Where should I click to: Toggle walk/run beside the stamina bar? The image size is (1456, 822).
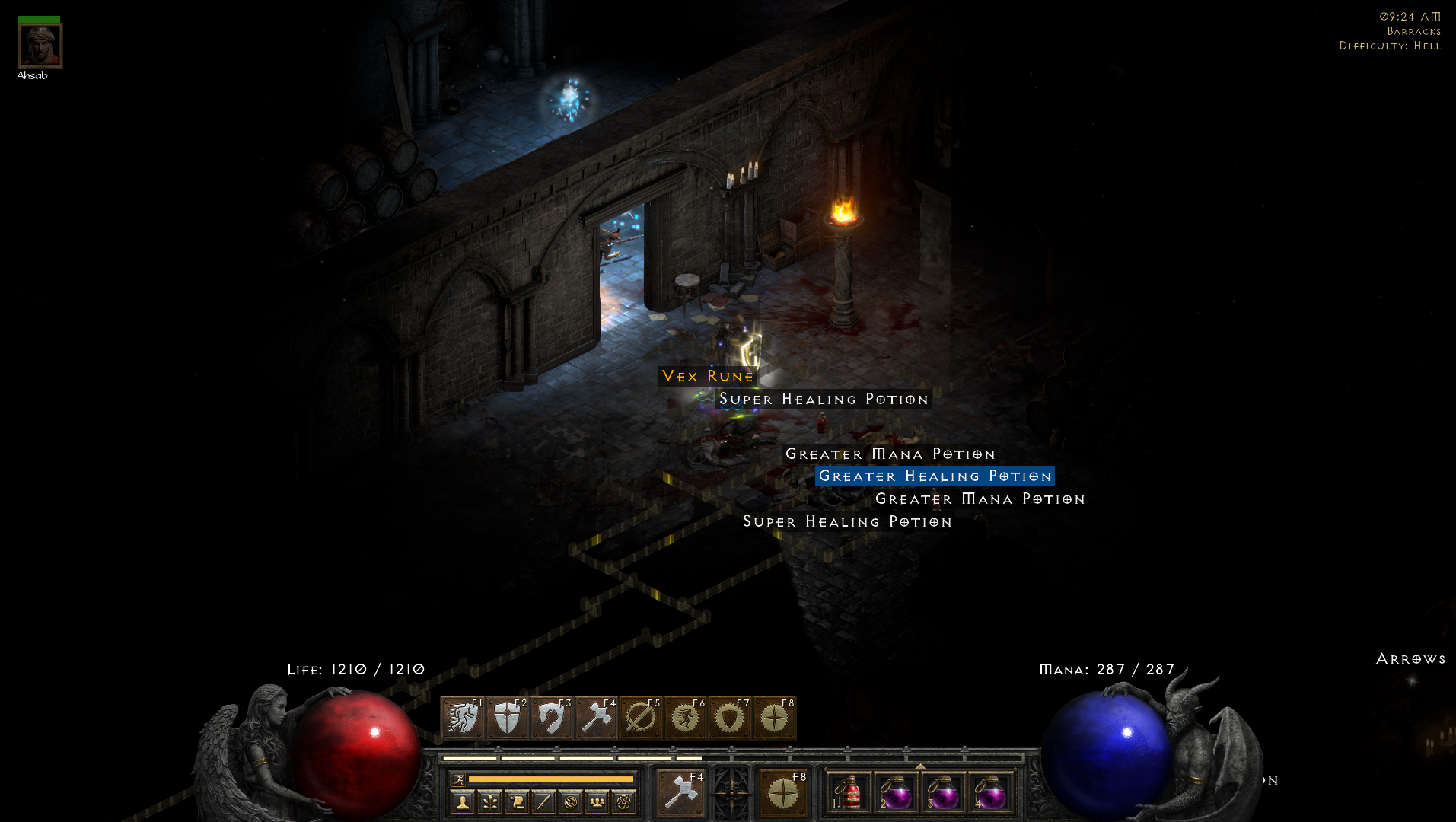tap(458, 779)
